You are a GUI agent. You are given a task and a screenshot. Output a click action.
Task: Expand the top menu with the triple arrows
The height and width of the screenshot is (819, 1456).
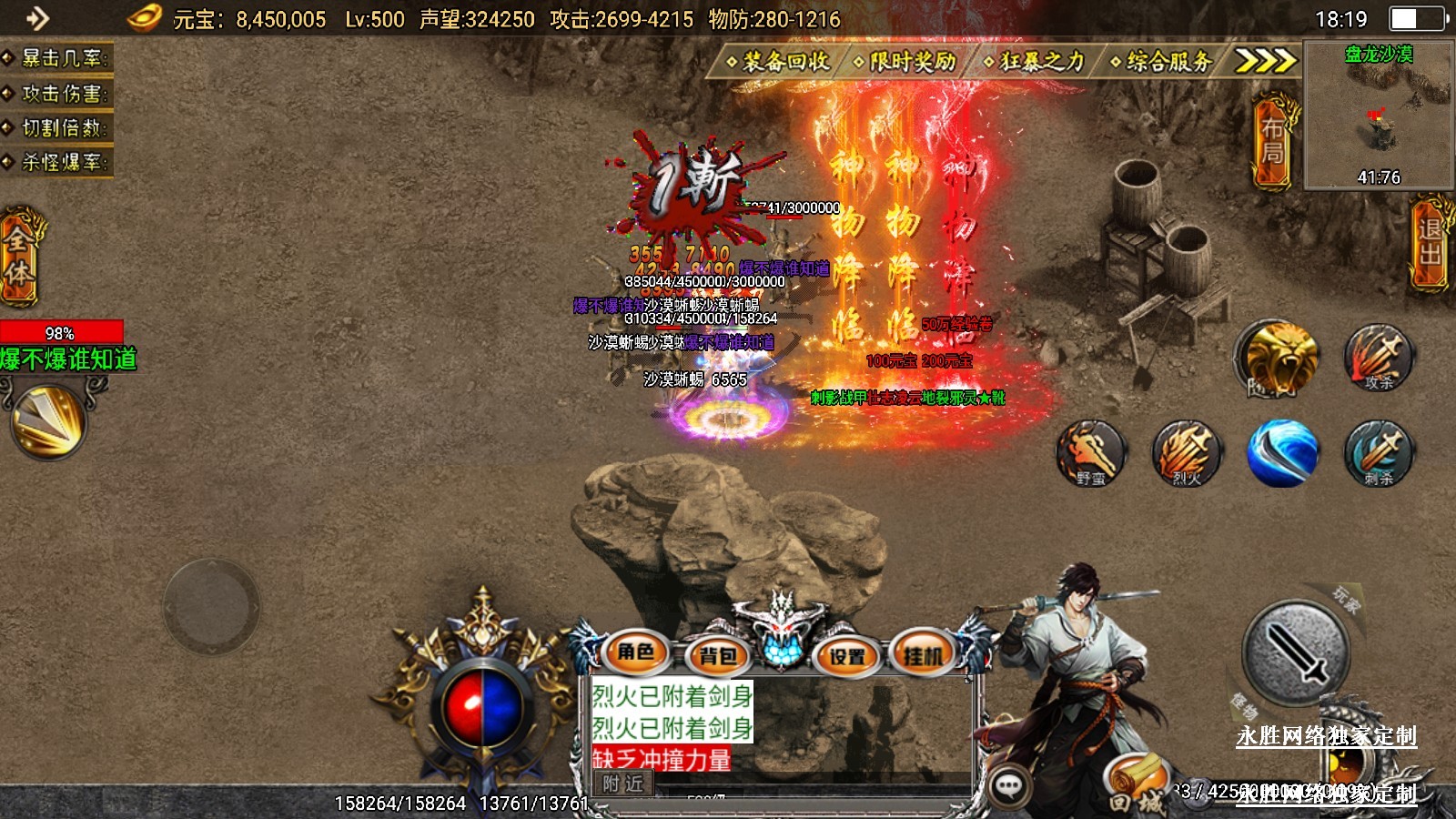tap(1265, 61)
